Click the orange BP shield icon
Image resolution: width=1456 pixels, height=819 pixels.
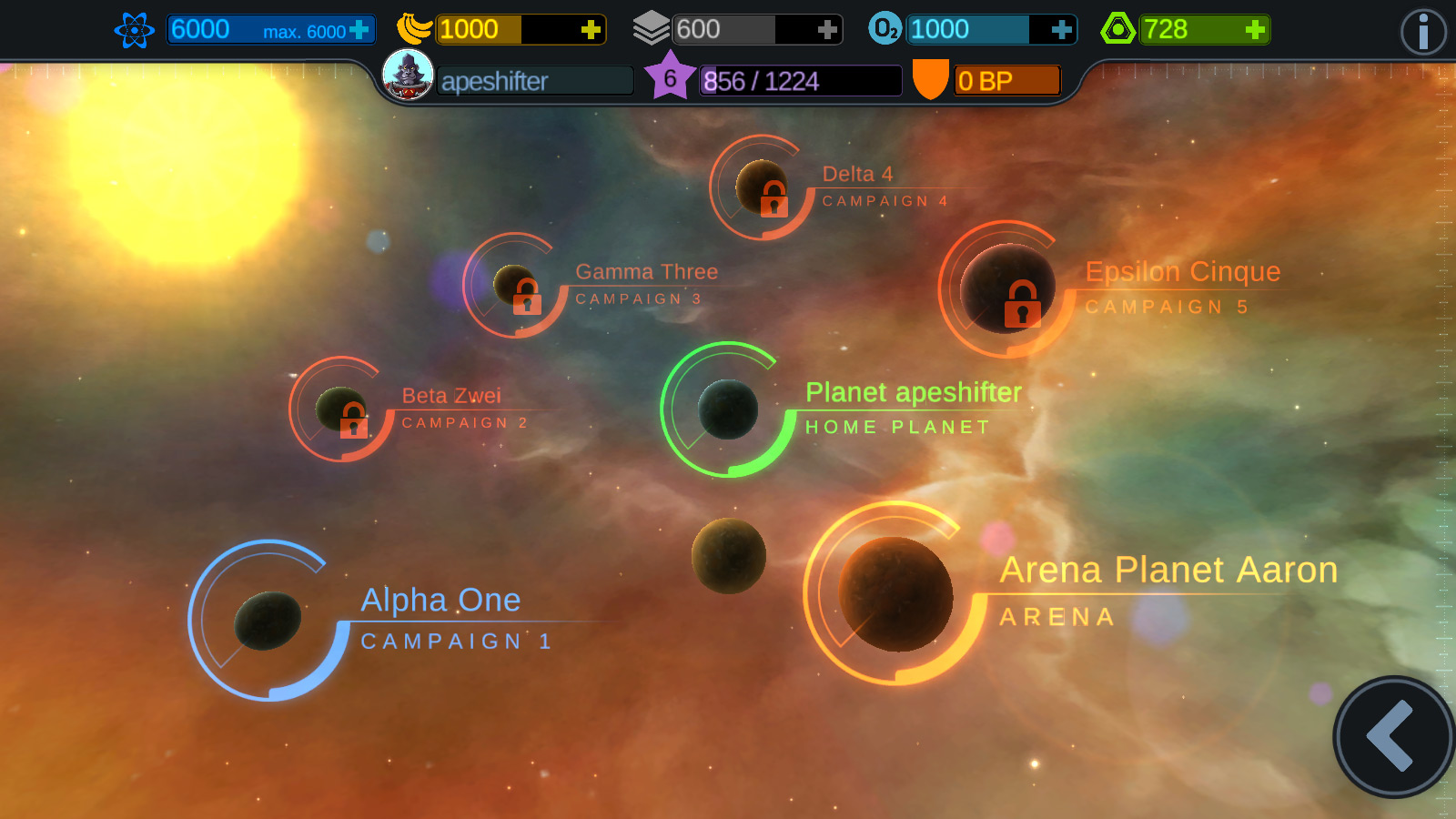point(930,79)
